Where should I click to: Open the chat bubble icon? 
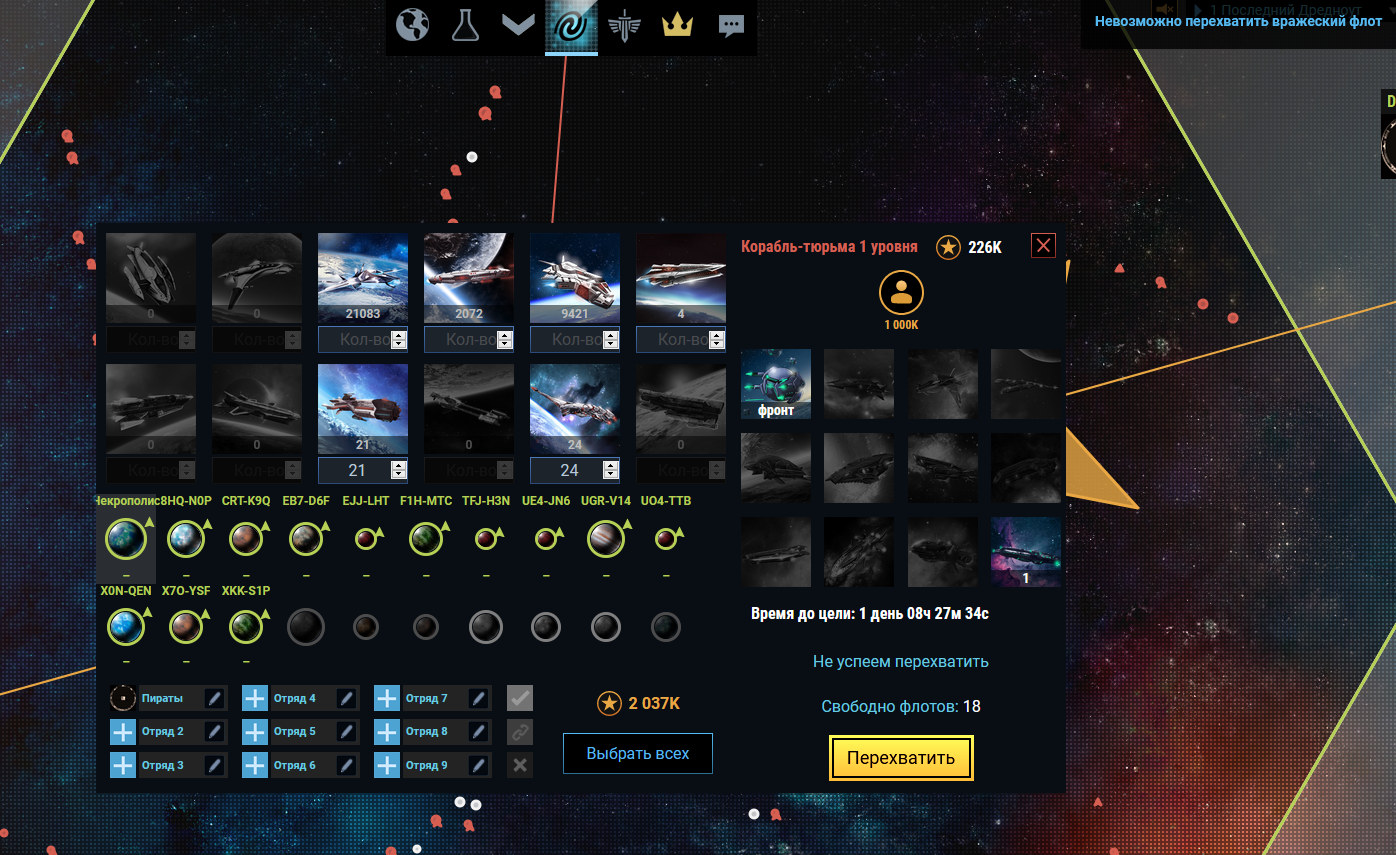coord(731,26)
